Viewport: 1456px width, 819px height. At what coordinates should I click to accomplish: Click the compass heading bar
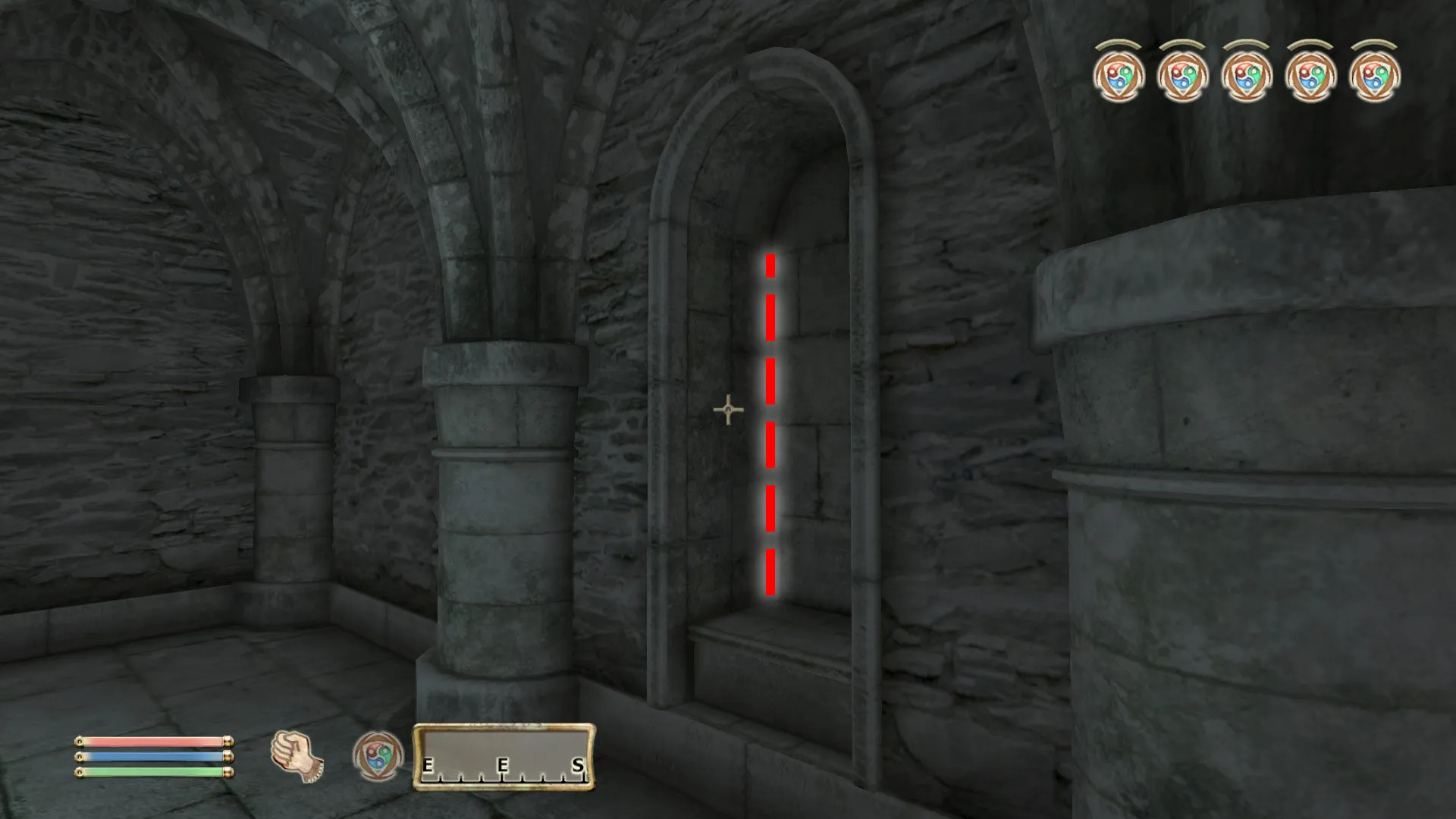point(504,757)
